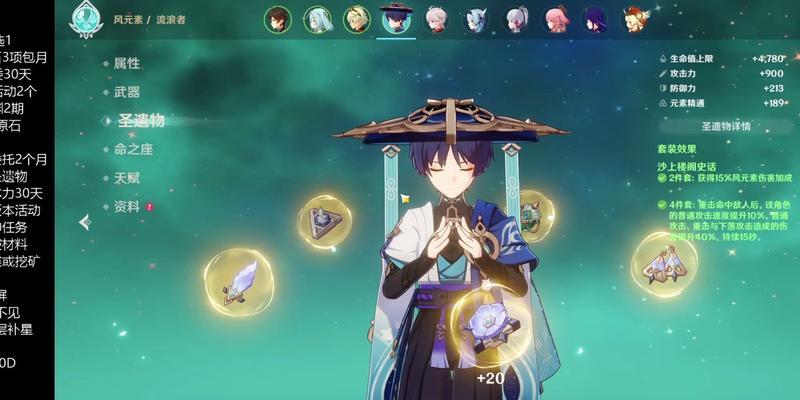Click the left-pointing arrow at the menu's edge

[x=85, y=221]
